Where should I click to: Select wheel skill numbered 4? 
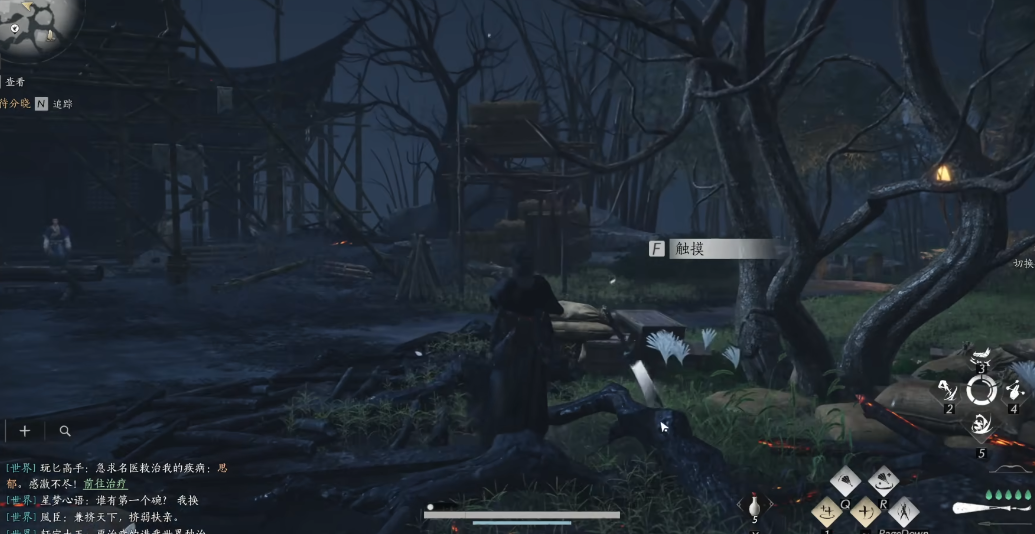pyautogui.click(x=1013, y=391)
